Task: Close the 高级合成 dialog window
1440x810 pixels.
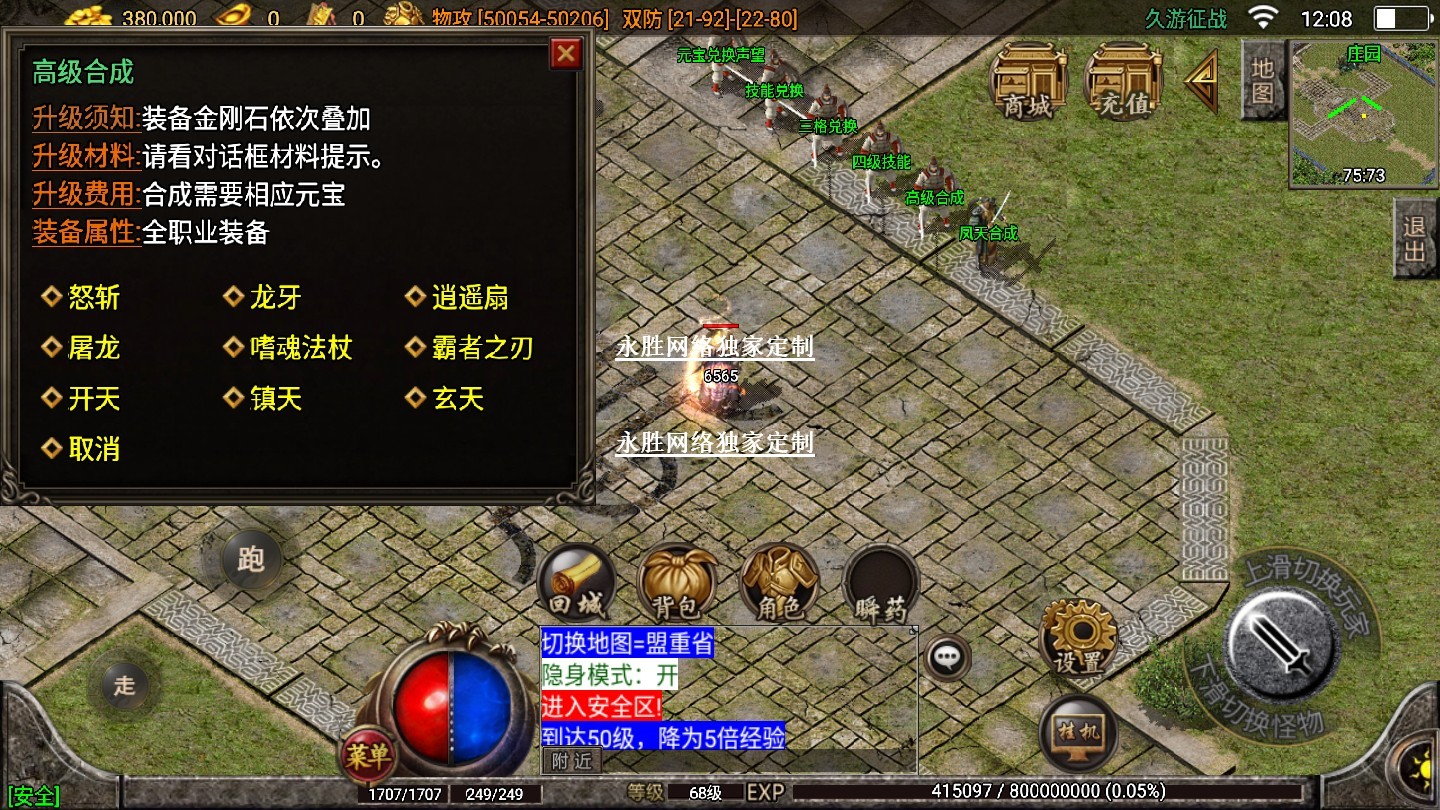Action: pos(566,54)
